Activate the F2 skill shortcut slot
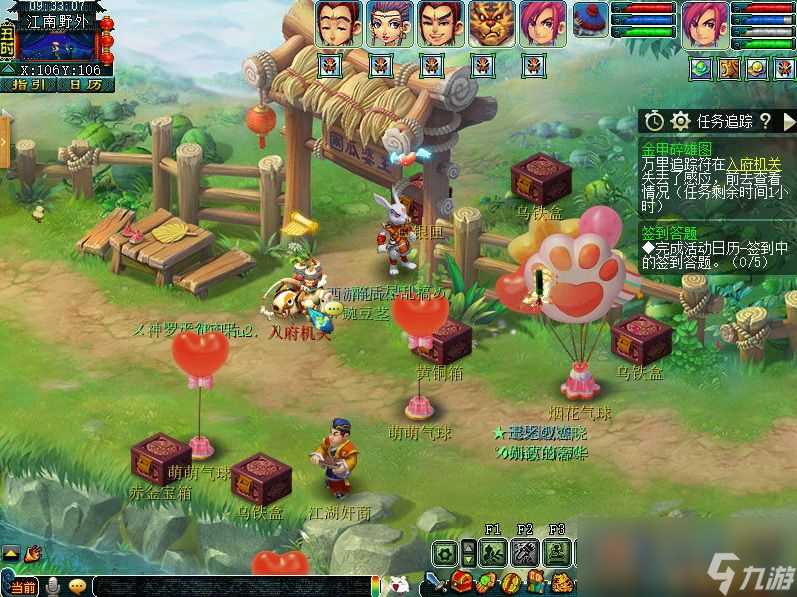 click(x=525, y=551)
